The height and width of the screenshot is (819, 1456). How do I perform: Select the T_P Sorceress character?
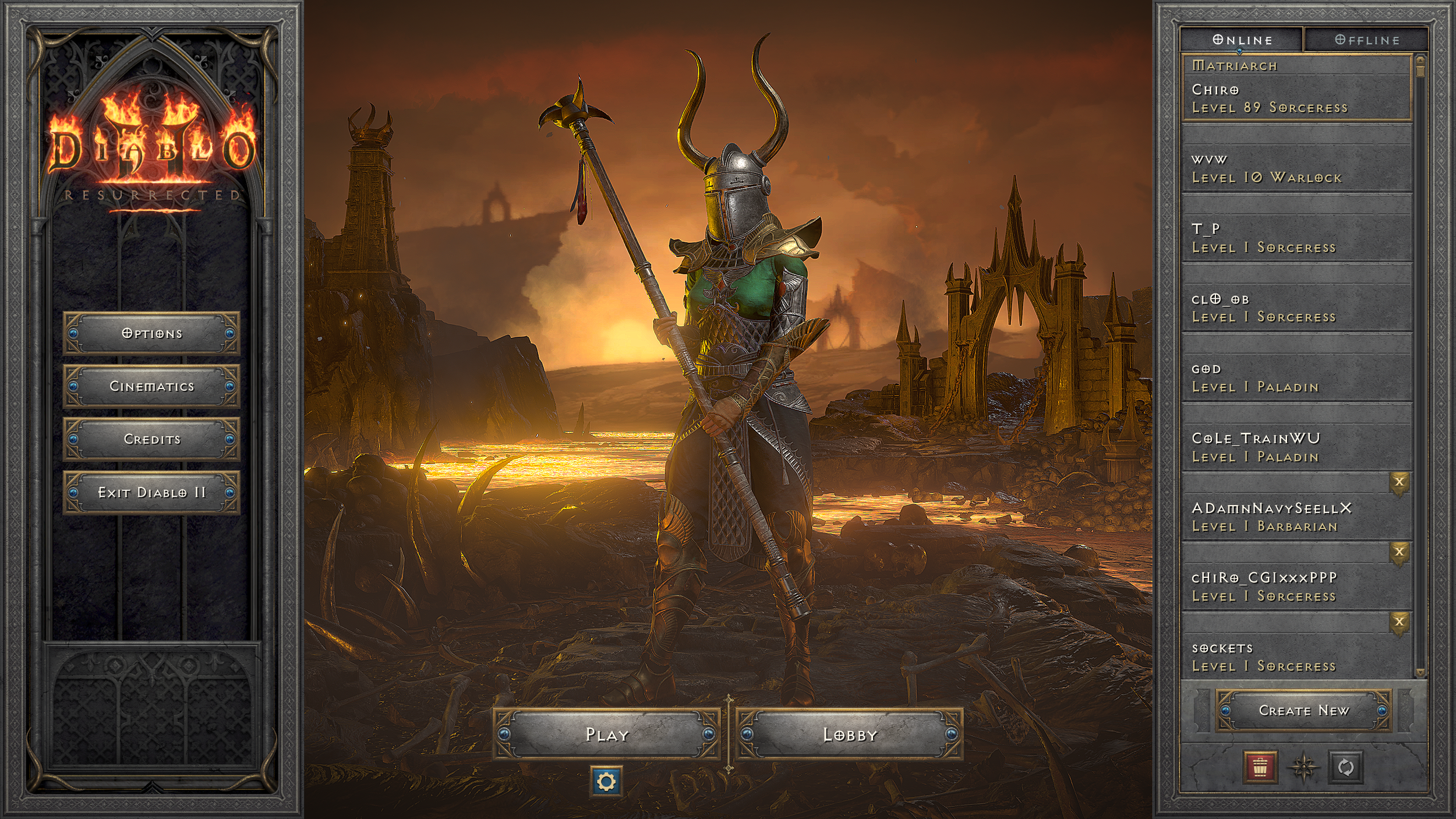(1296, 238)
